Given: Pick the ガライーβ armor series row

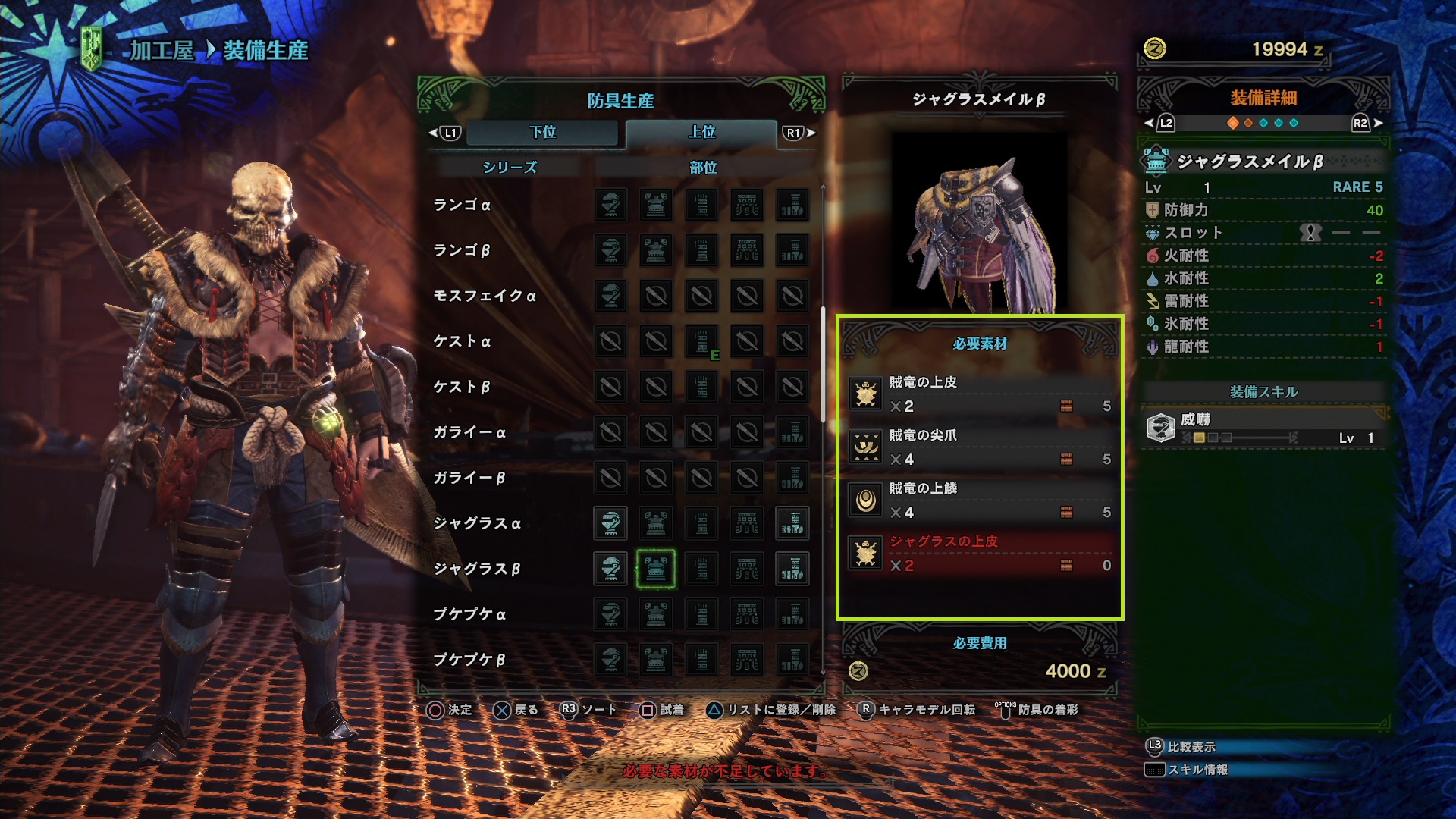Looking at the screenshot, I should tap(469, 478).
